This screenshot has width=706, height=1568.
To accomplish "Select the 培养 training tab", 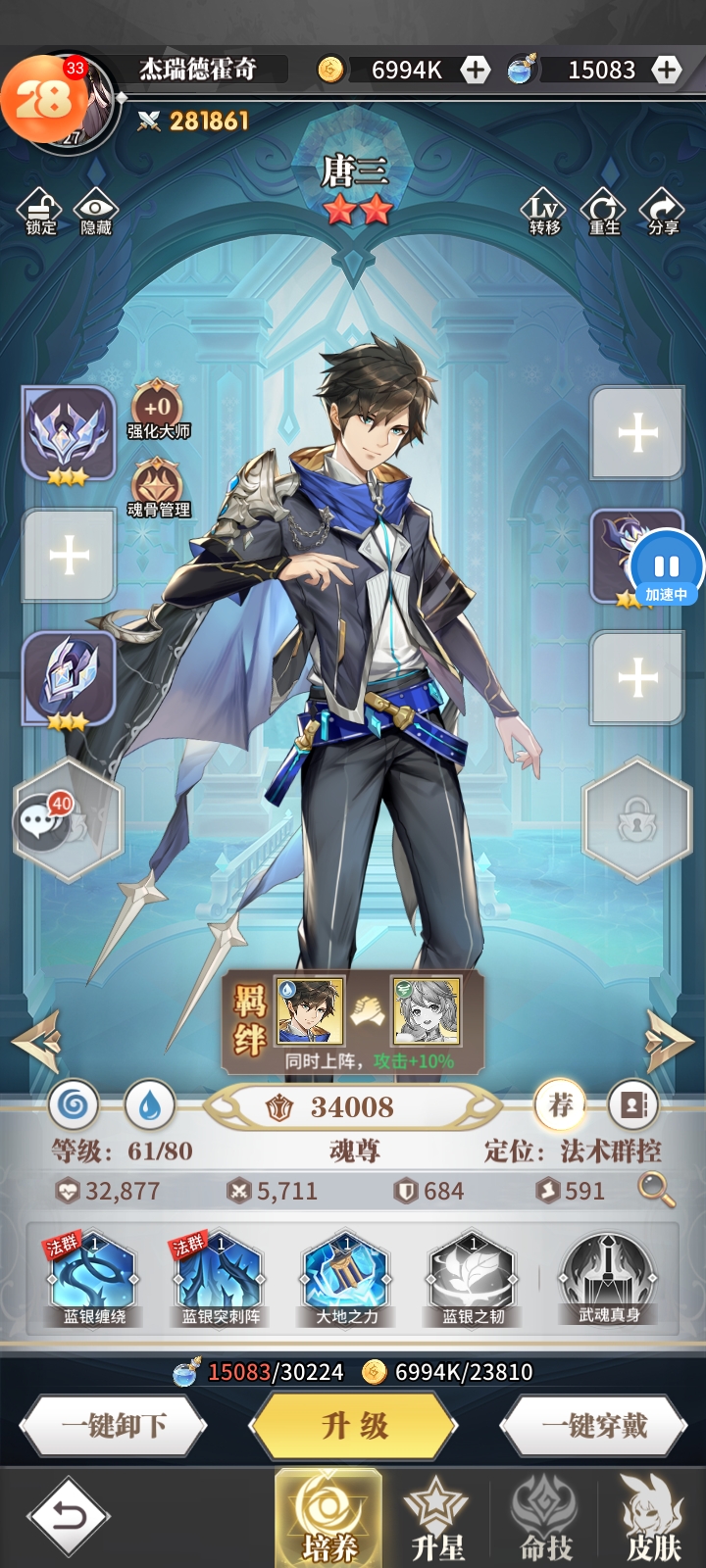I will (328, 1517).
